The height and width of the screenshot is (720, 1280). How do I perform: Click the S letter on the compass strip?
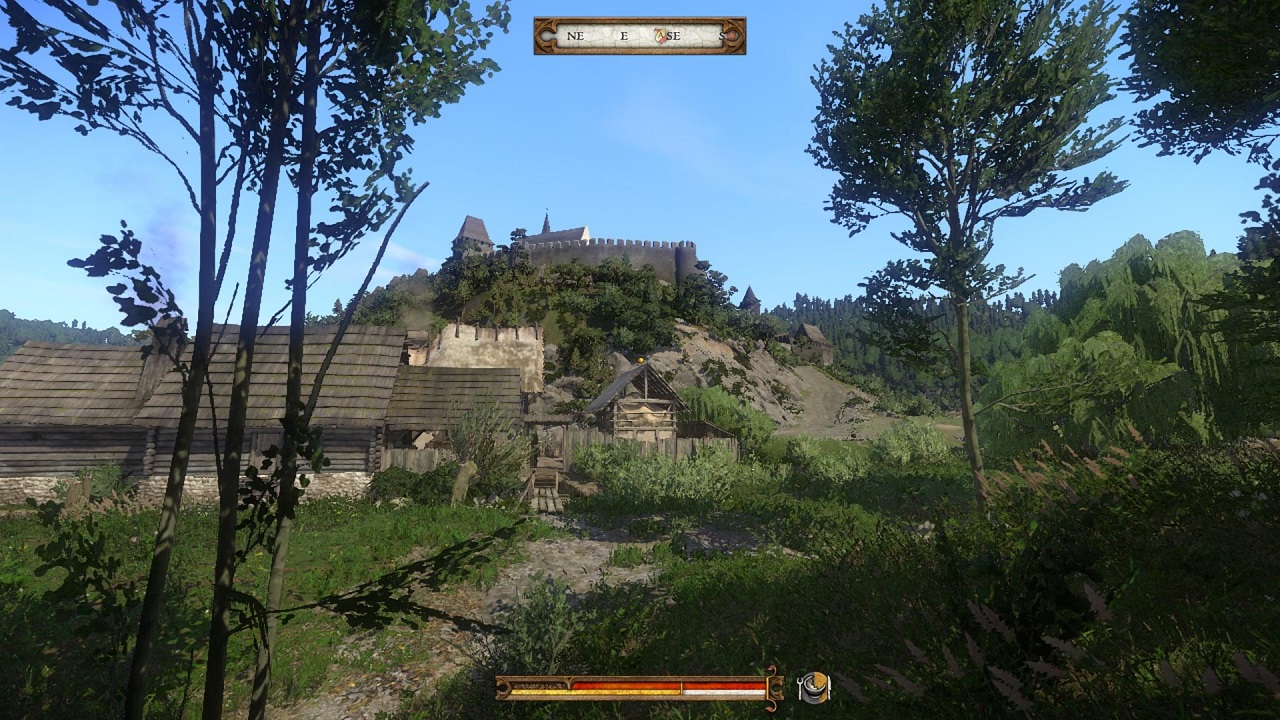click(722, 35)
